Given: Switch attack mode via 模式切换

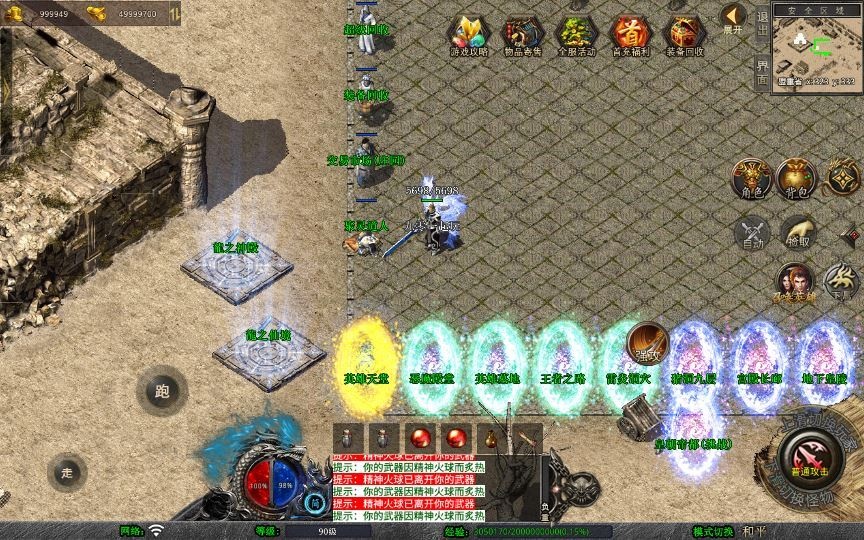Looking at the screenshot, I should tap(713, 531).
